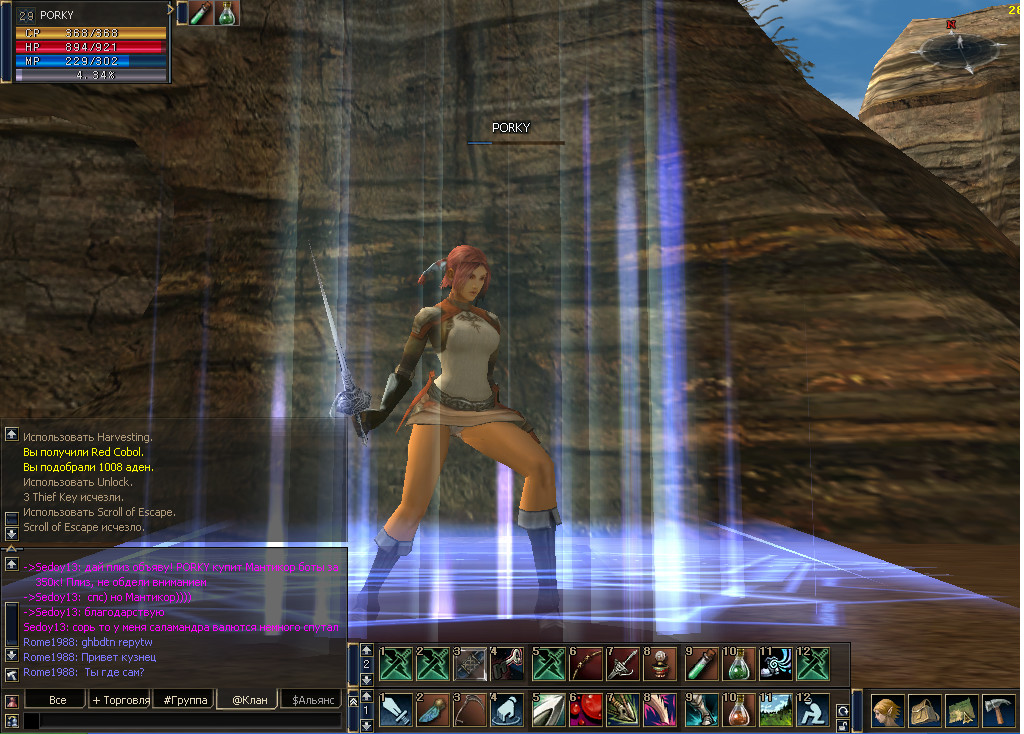Click the hammer icon in the menu bar
The image size is (1024, 734).
click(x=998, y=711)
